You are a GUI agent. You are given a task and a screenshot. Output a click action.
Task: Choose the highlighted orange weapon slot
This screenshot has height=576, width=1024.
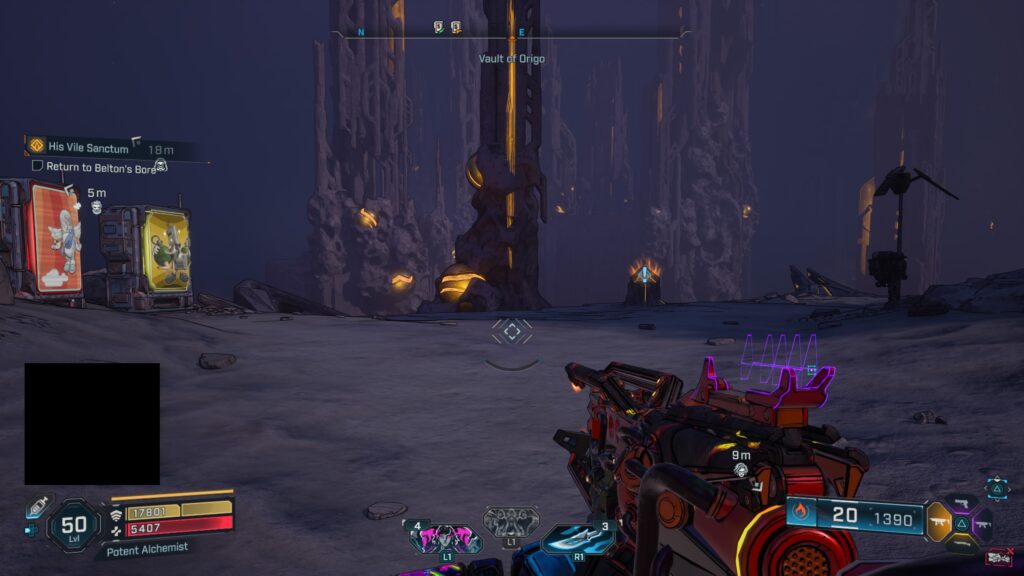coord(939,522)
